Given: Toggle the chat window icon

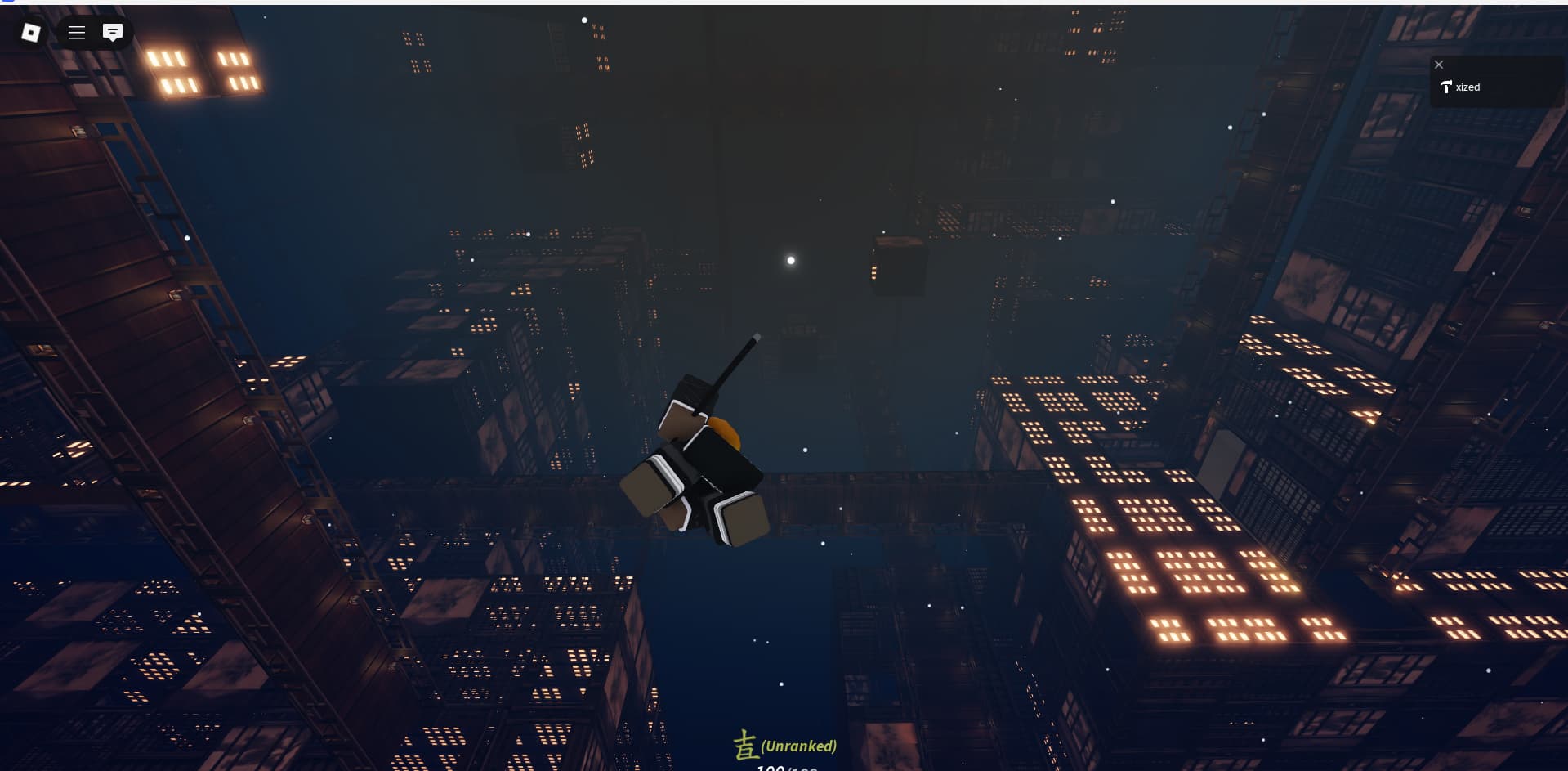Looking at the screenshot, I should coord(113,33).
